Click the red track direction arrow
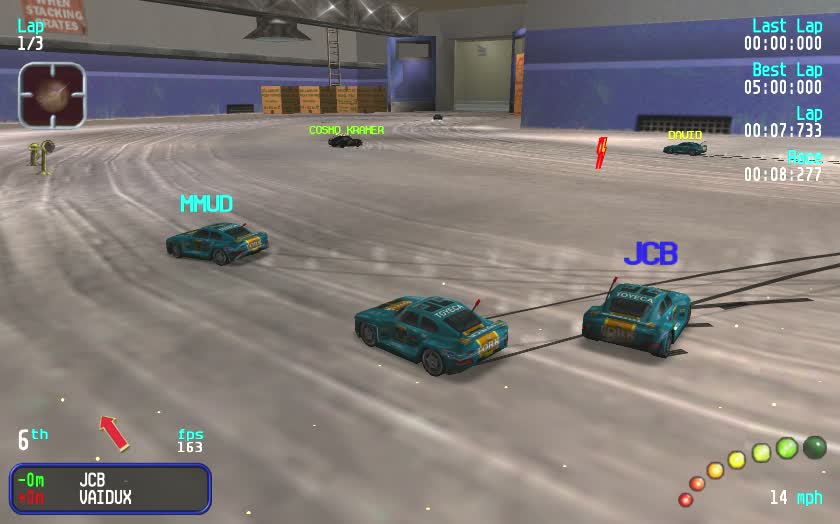840x524 pixels. tap(114, 432)
